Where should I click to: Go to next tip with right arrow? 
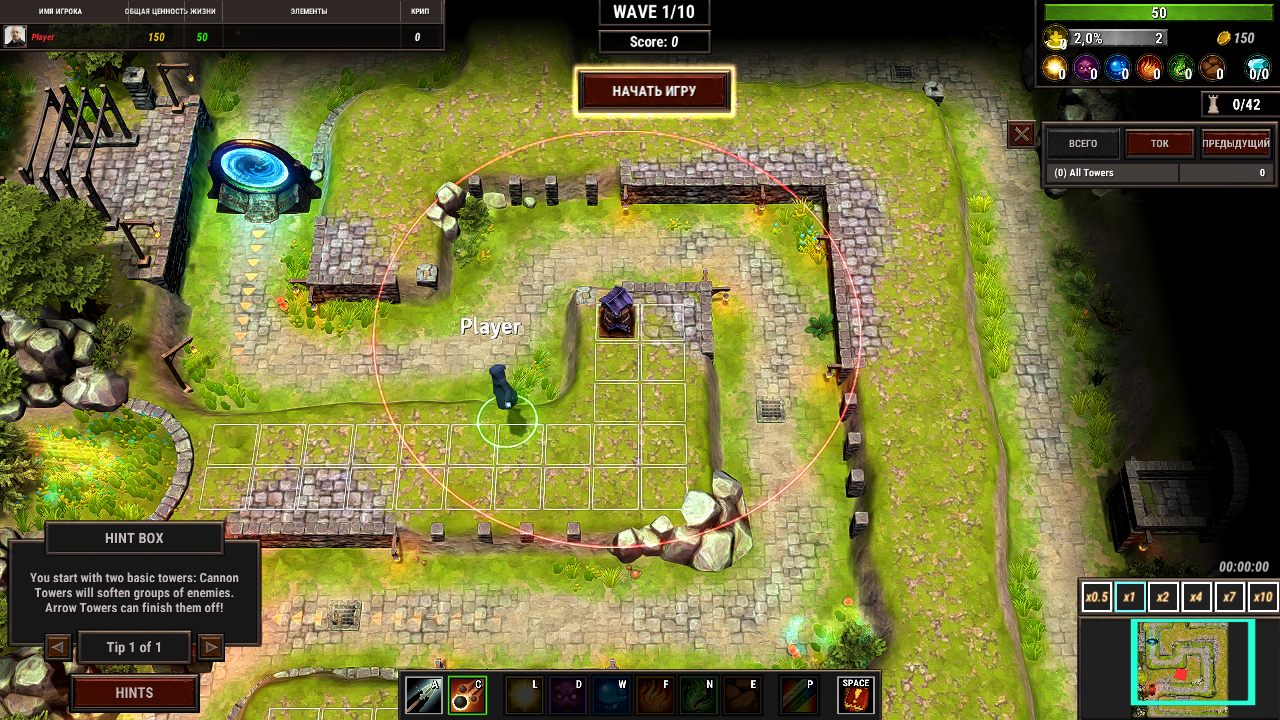click(x=211, y=646)
